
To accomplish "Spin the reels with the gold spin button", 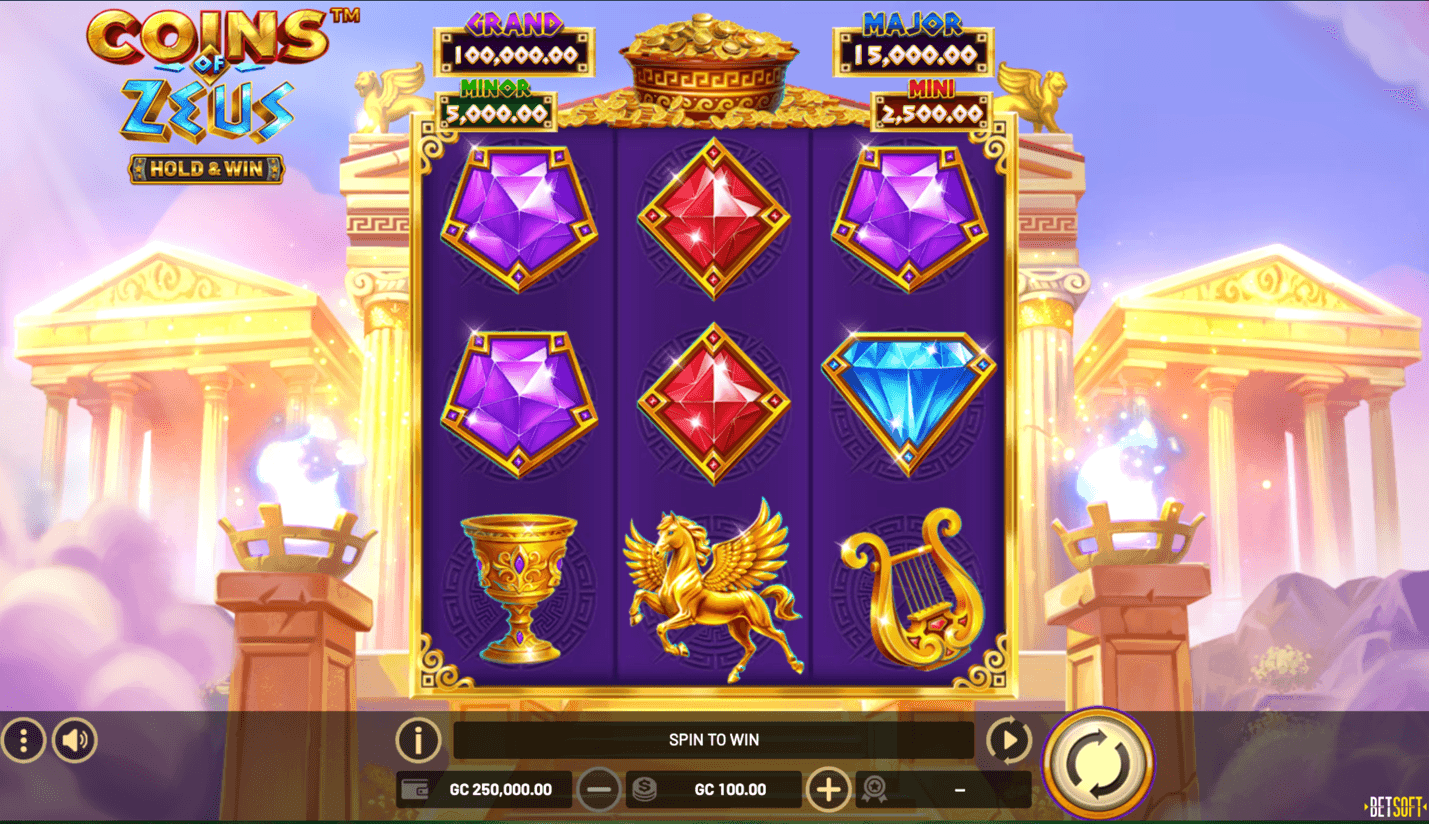I will [1098, 764].
